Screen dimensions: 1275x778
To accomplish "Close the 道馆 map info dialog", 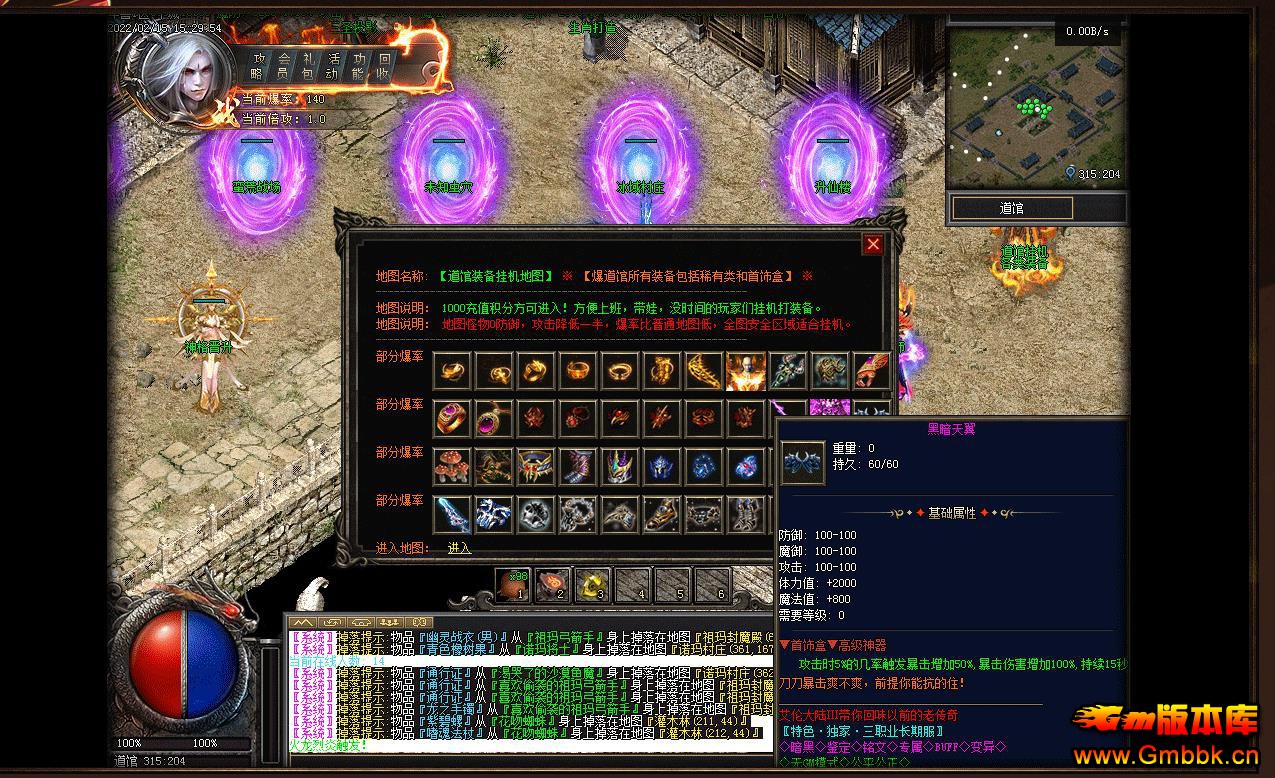I will [873, 244].
